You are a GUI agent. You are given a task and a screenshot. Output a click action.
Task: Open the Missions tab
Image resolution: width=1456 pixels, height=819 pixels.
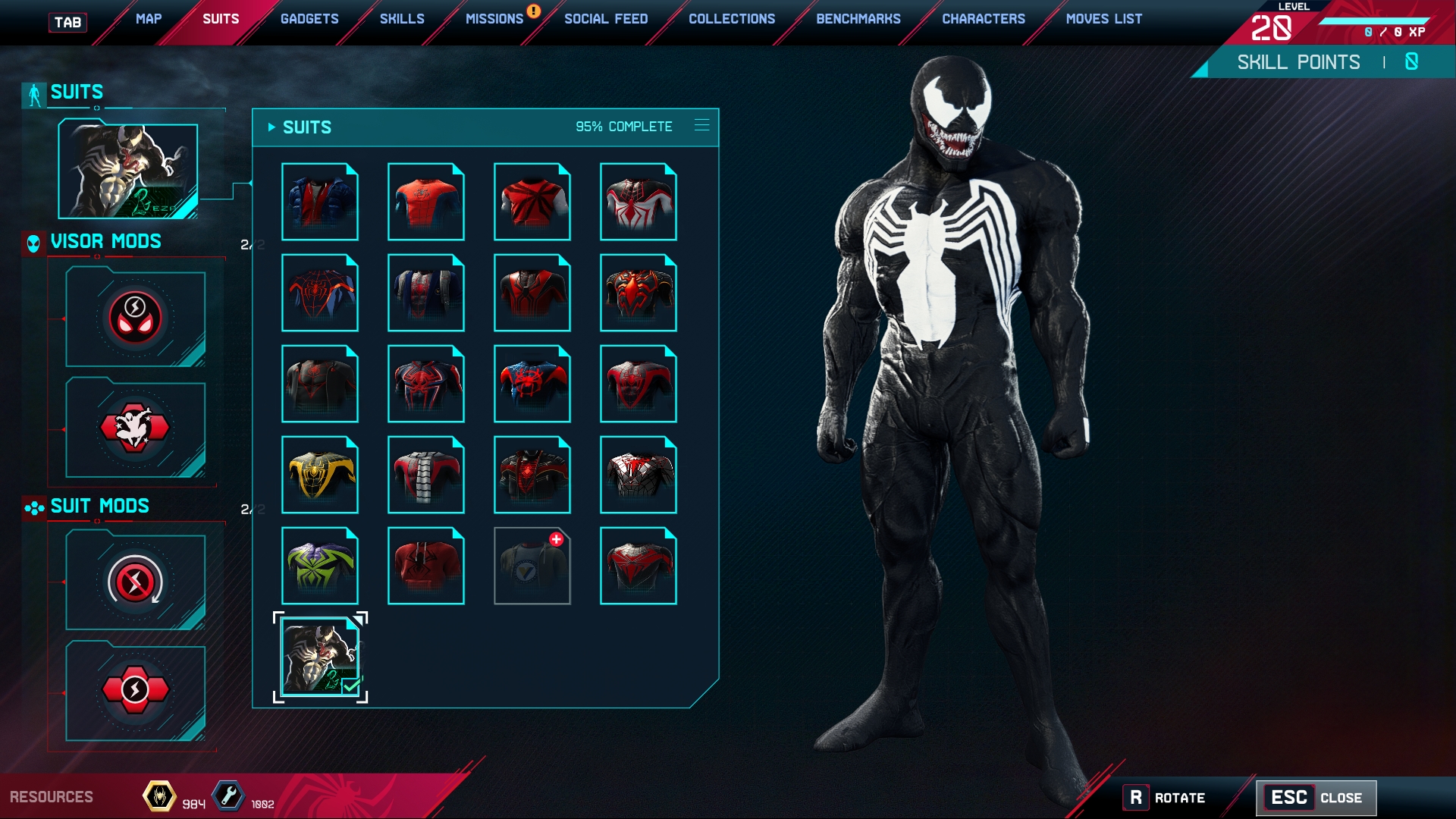tap(494, 19)
